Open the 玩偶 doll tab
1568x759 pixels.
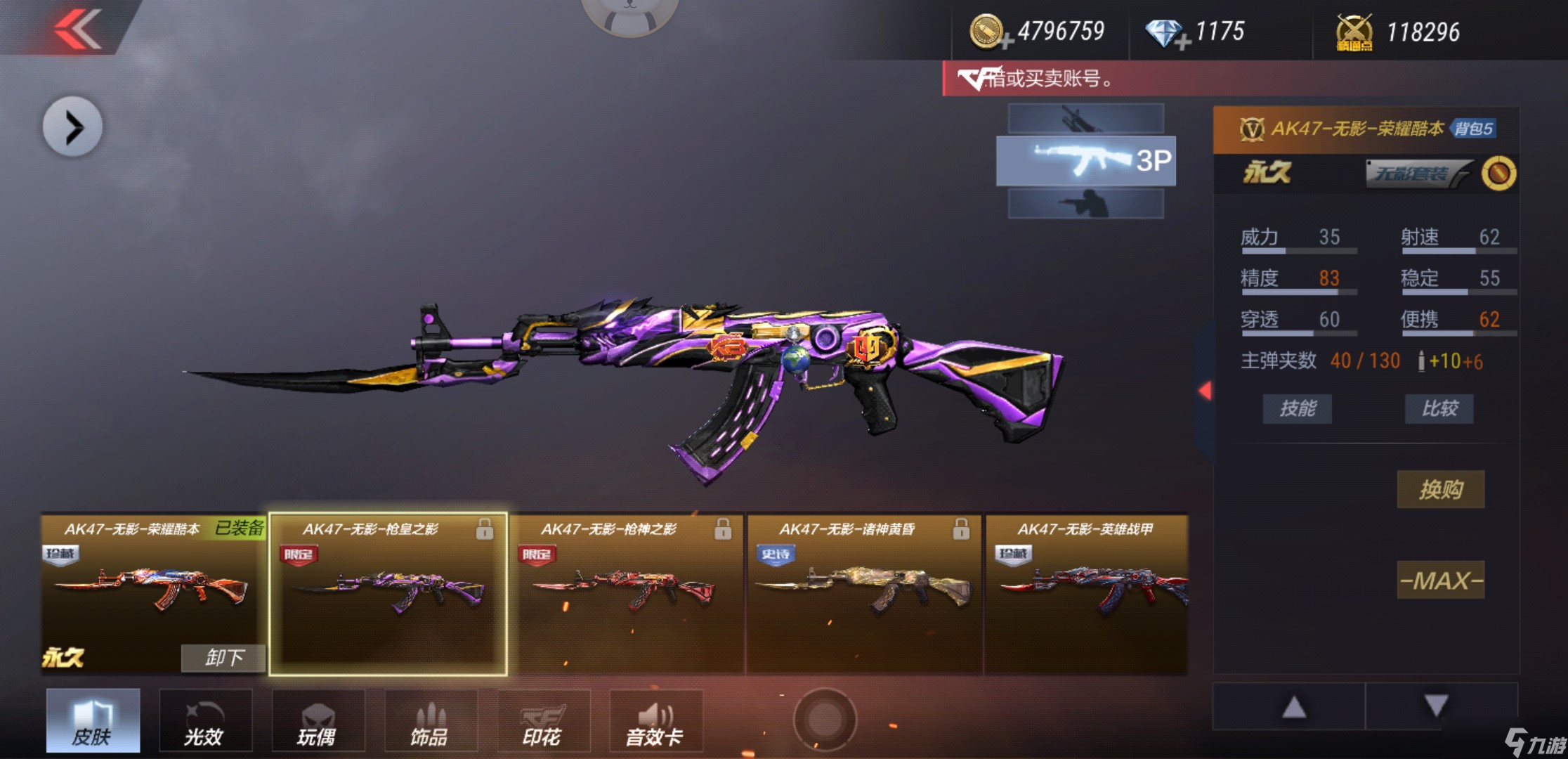click(x=318, y=721)
